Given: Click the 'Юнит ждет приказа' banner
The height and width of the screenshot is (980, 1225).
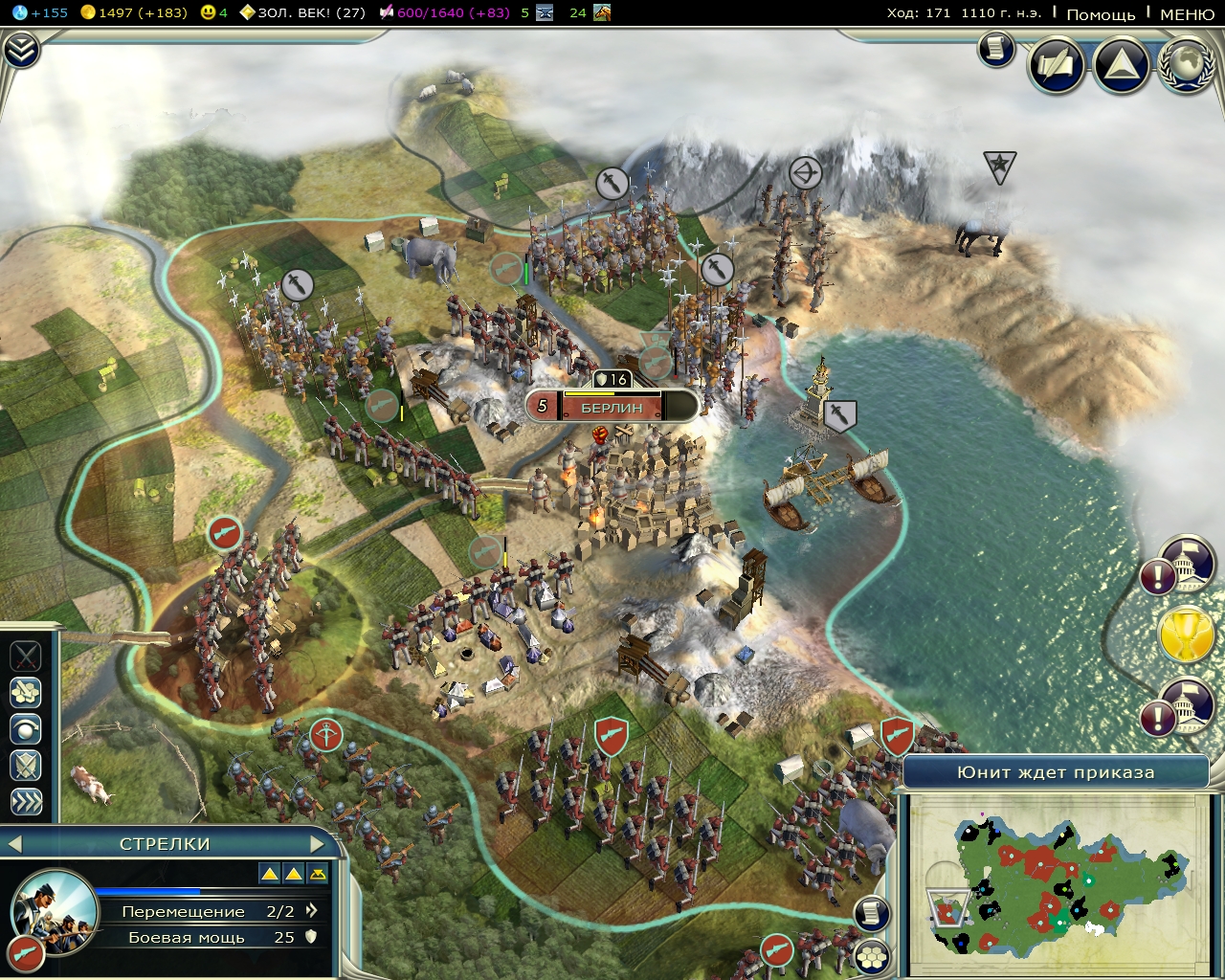Looking at the screenshot, I should tap(1058, 770).
